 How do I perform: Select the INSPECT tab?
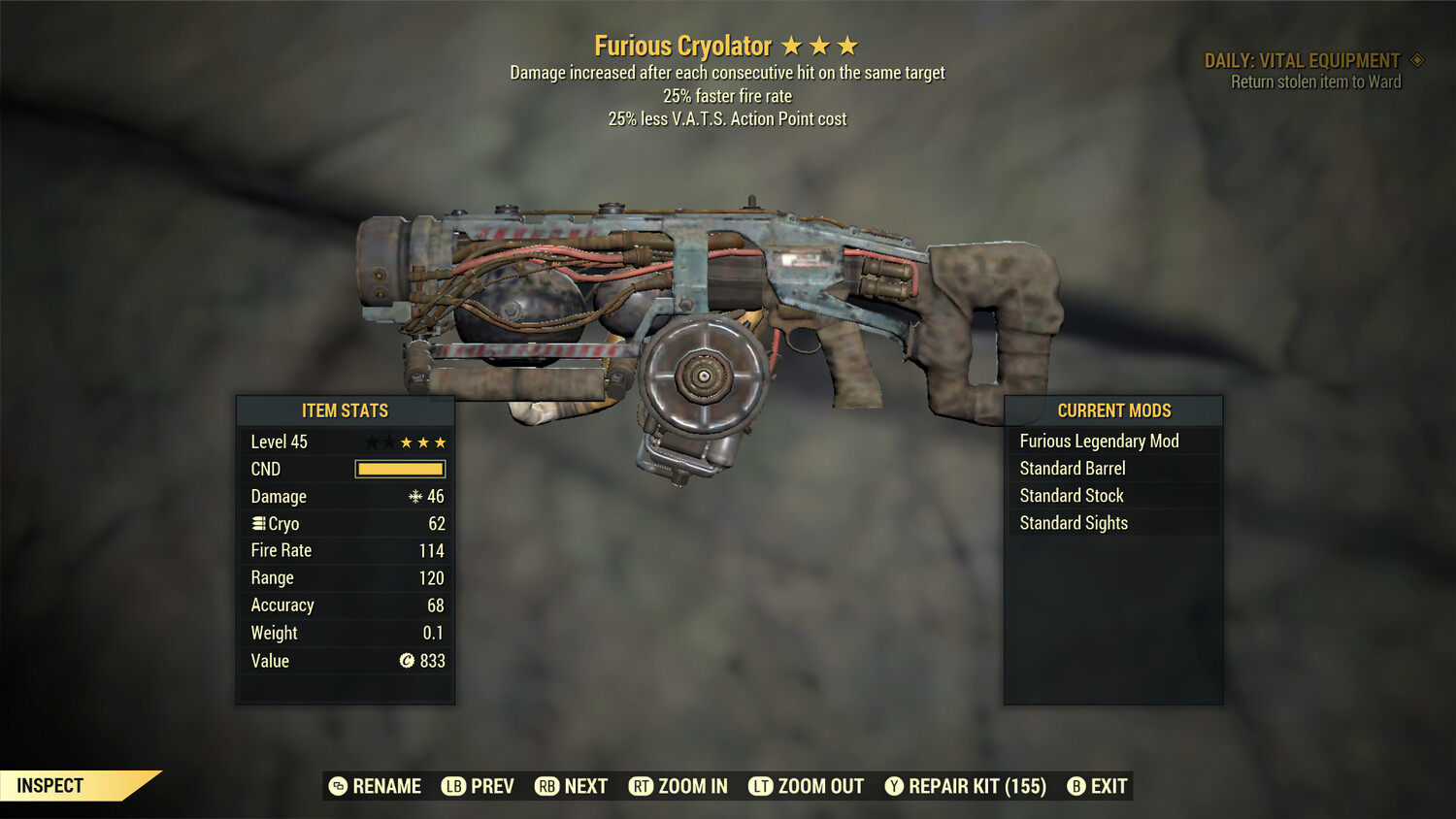[x=50, y=785]
